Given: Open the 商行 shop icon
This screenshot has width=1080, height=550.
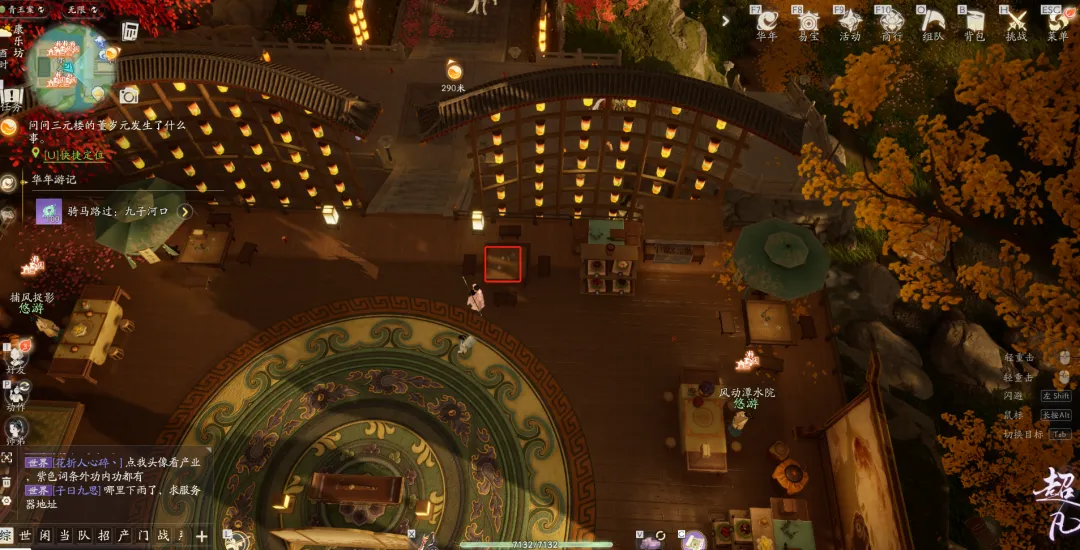Looking at the screenshot, I should (892, 21).
